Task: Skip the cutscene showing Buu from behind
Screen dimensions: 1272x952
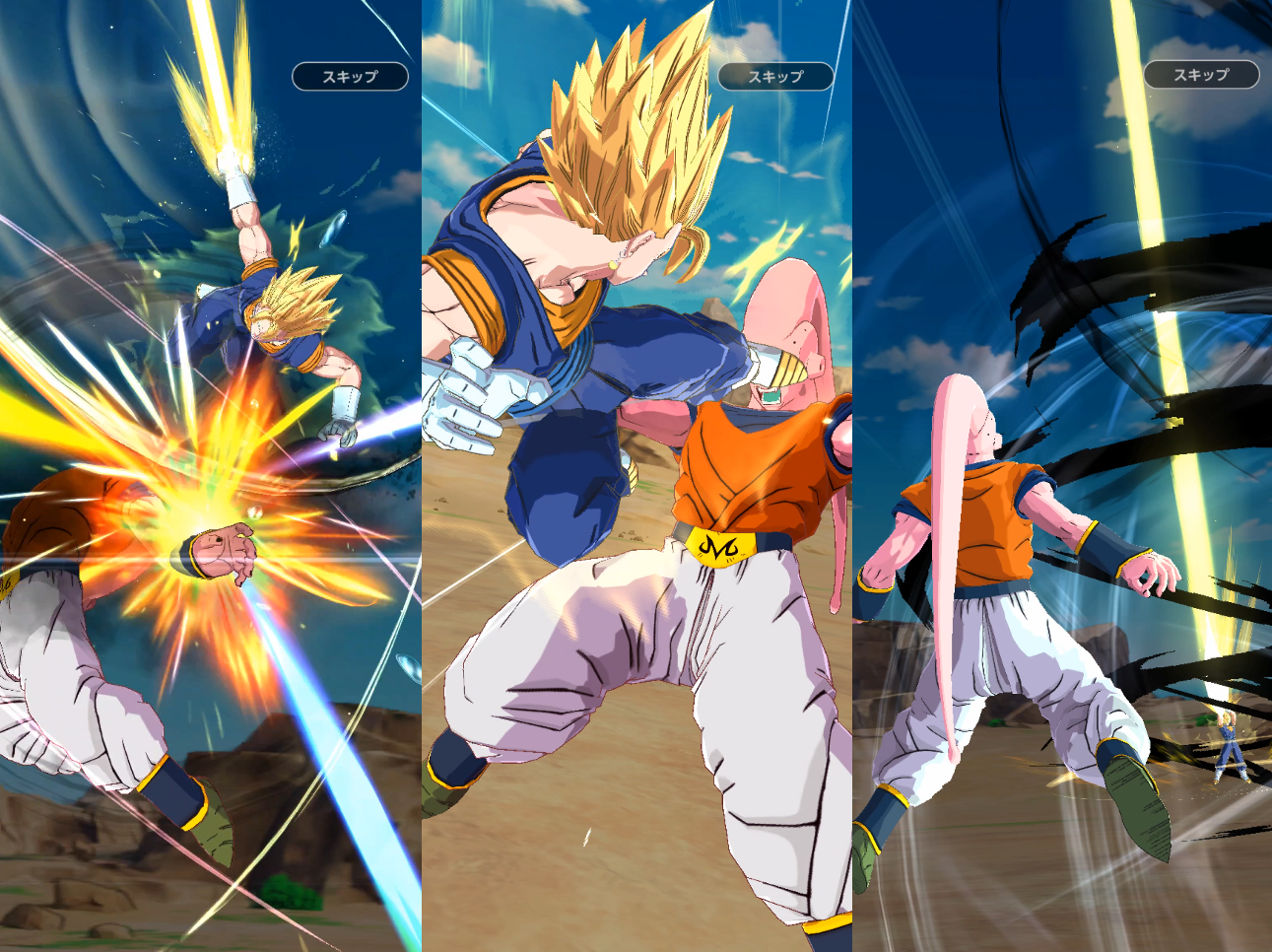Action: 1200,75
